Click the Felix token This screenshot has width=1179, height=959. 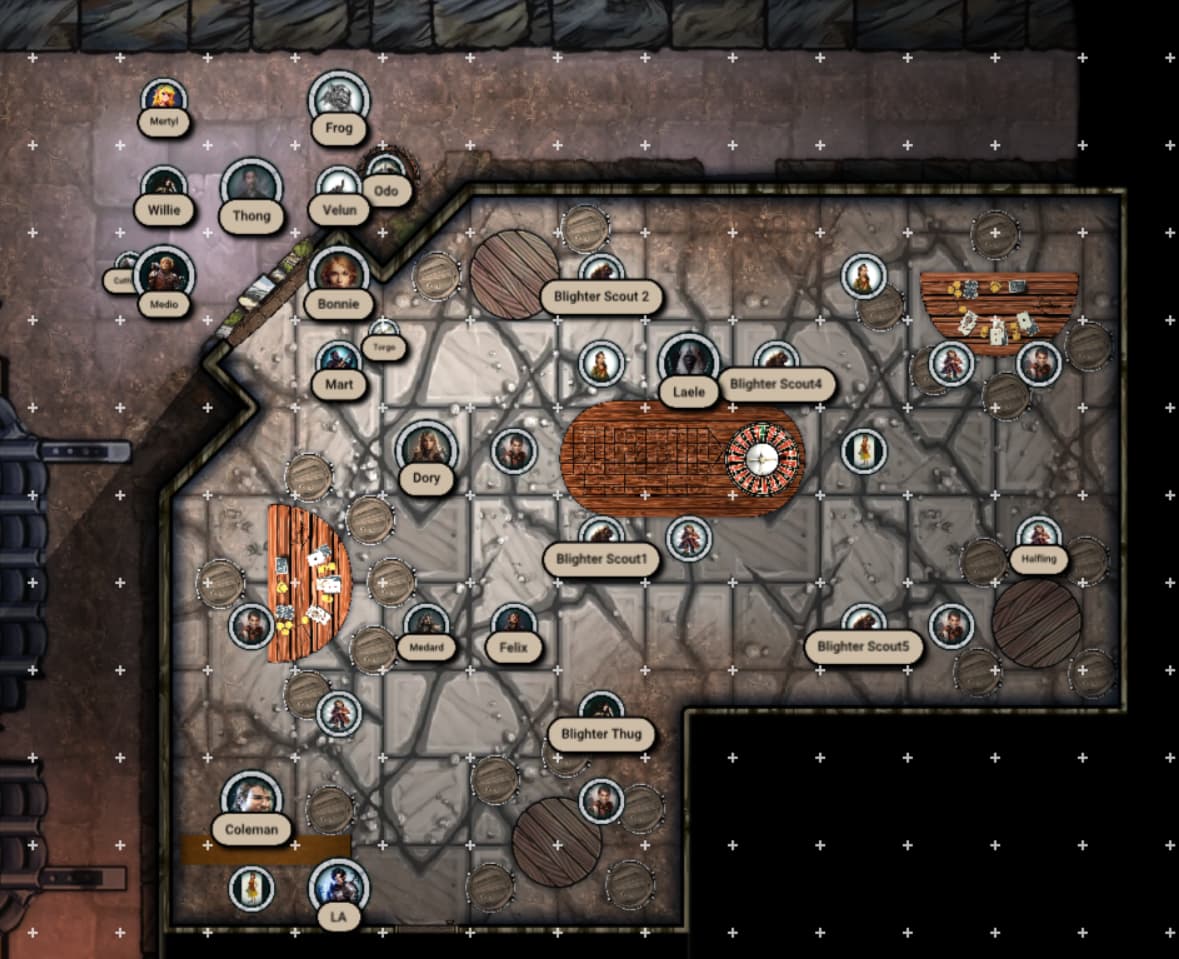514,624
